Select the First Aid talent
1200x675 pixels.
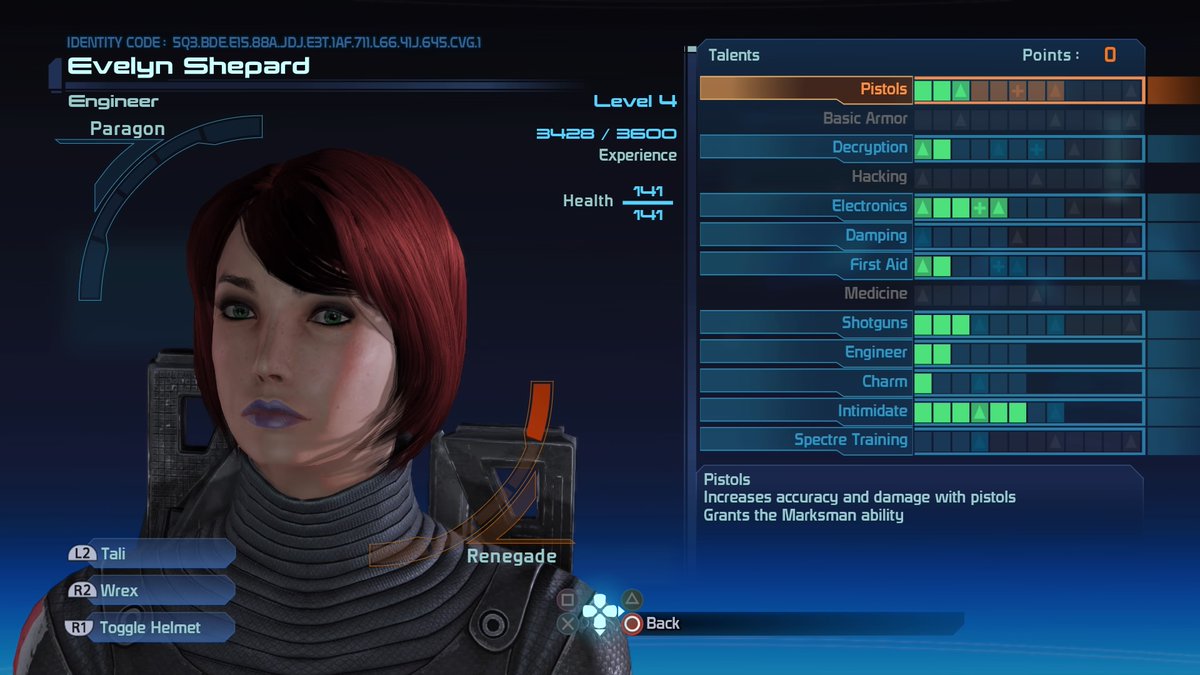(878, 265)
